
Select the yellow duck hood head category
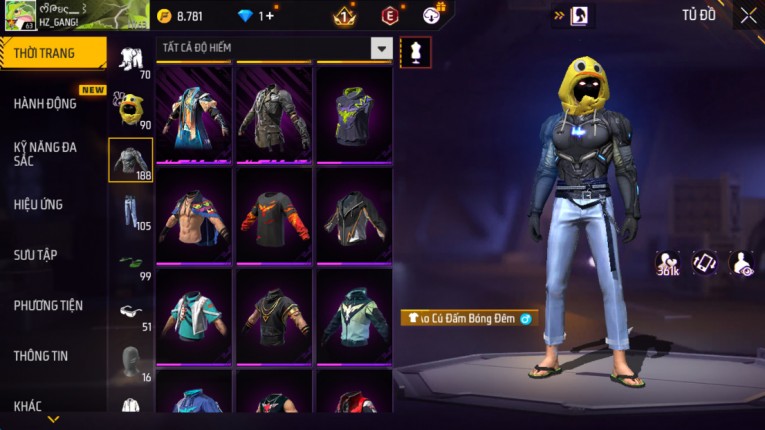130,108
